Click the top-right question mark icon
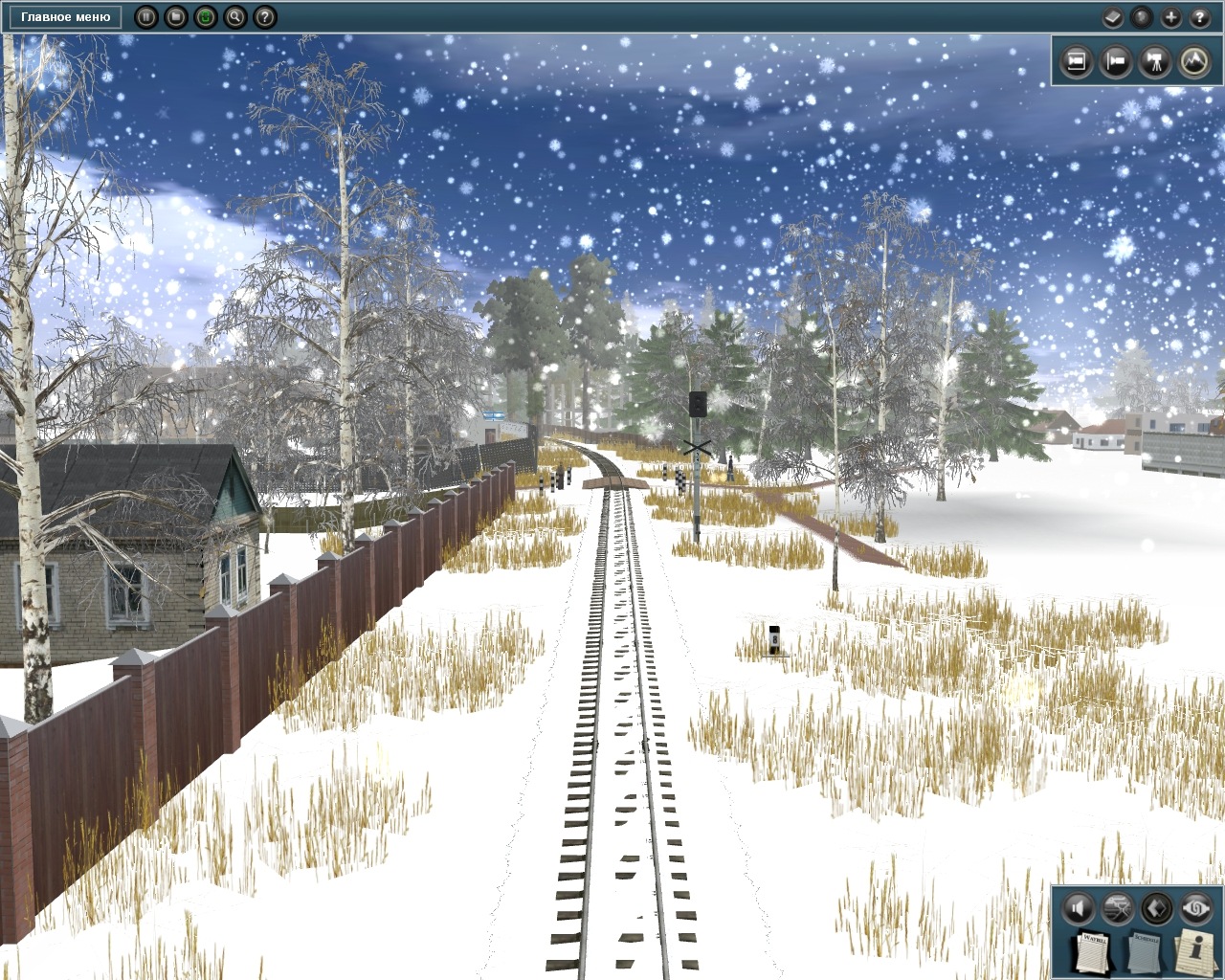The width and height of the screenshot is (1225, 980). coord(1200,17)
